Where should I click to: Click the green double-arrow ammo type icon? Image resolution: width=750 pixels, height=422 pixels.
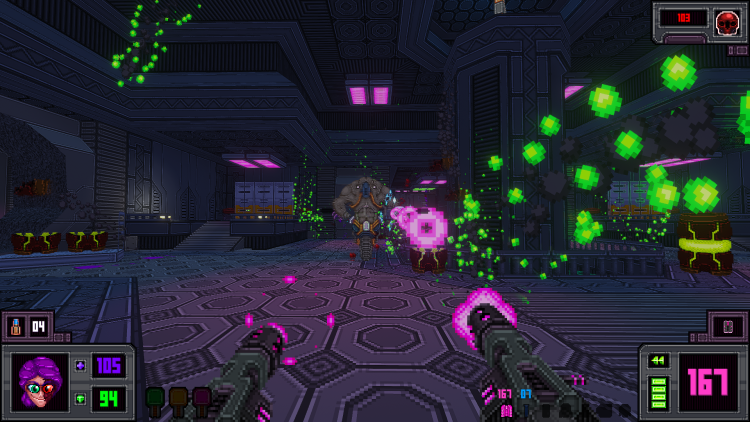[658, 360]
